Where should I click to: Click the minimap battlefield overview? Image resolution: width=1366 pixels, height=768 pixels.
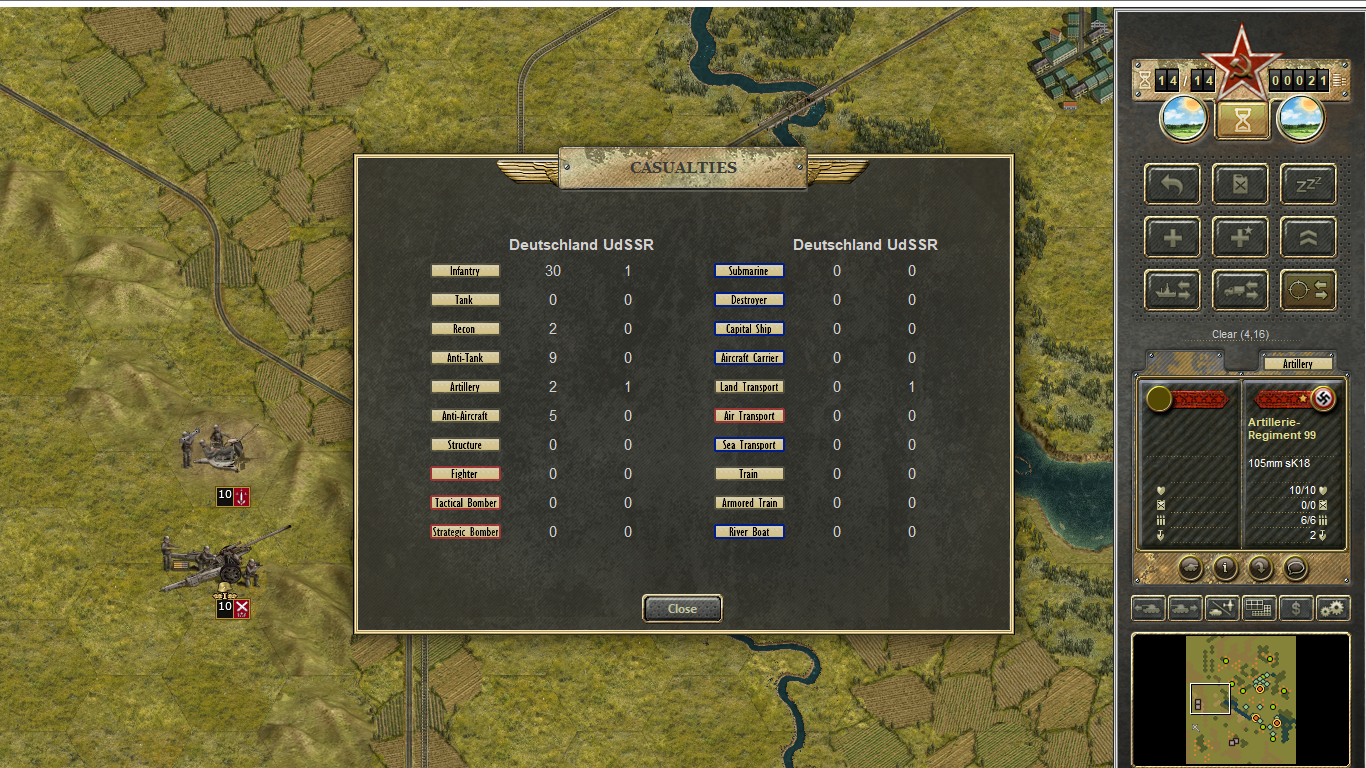tap(1240, 698)
